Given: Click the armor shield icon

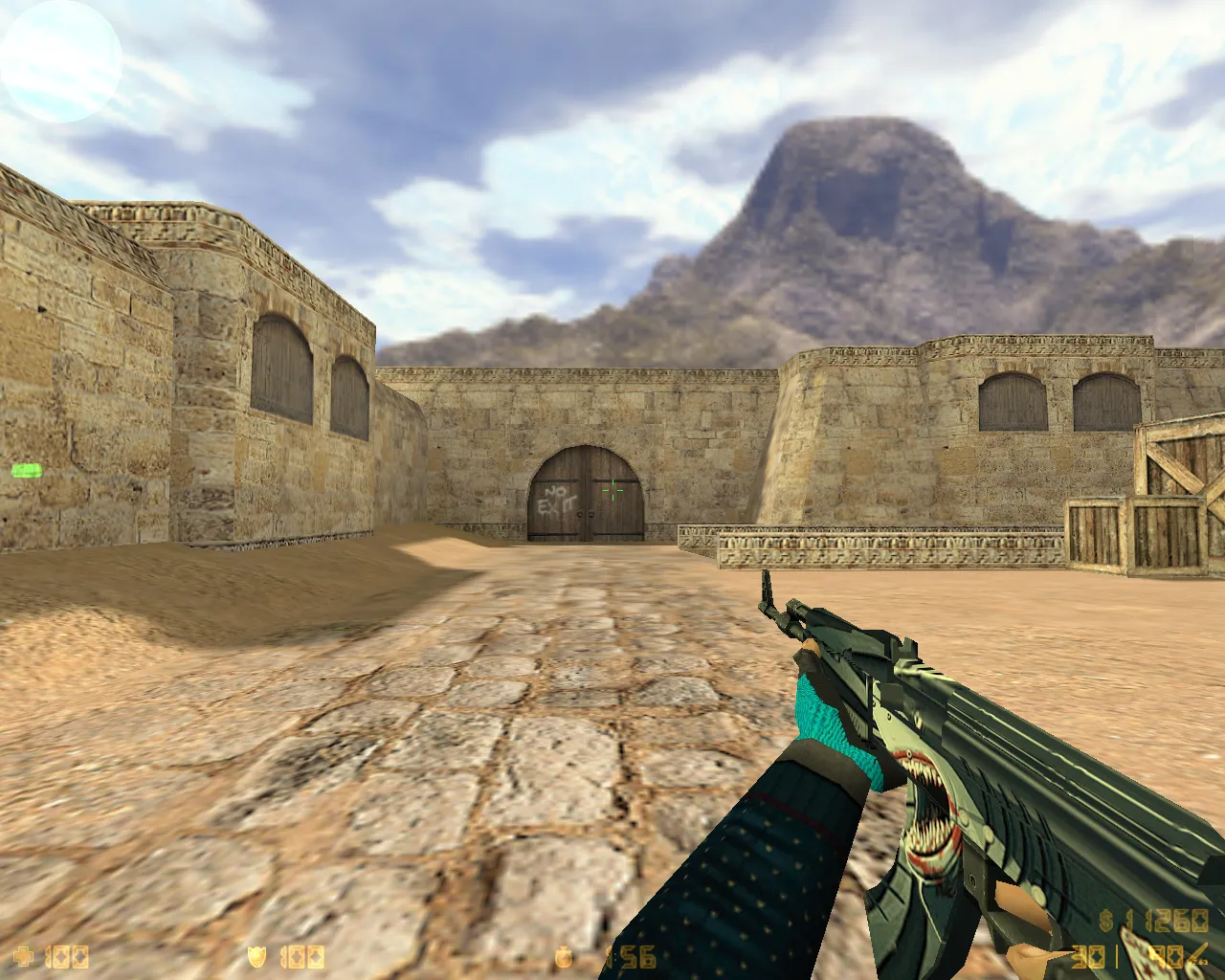Looking at the screenshot, I should (256, 957).
